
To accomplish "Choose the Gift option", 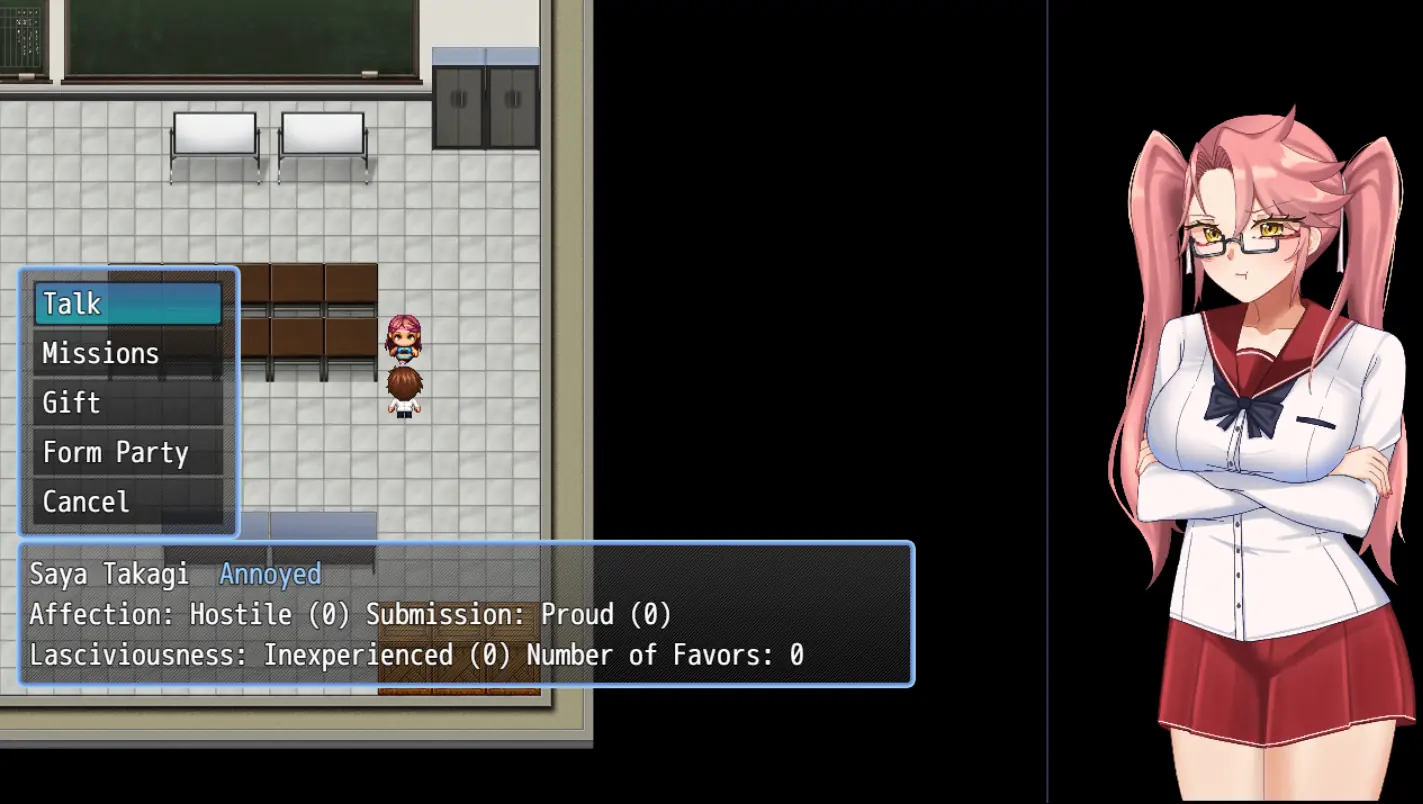I will [x=128, y=403].
